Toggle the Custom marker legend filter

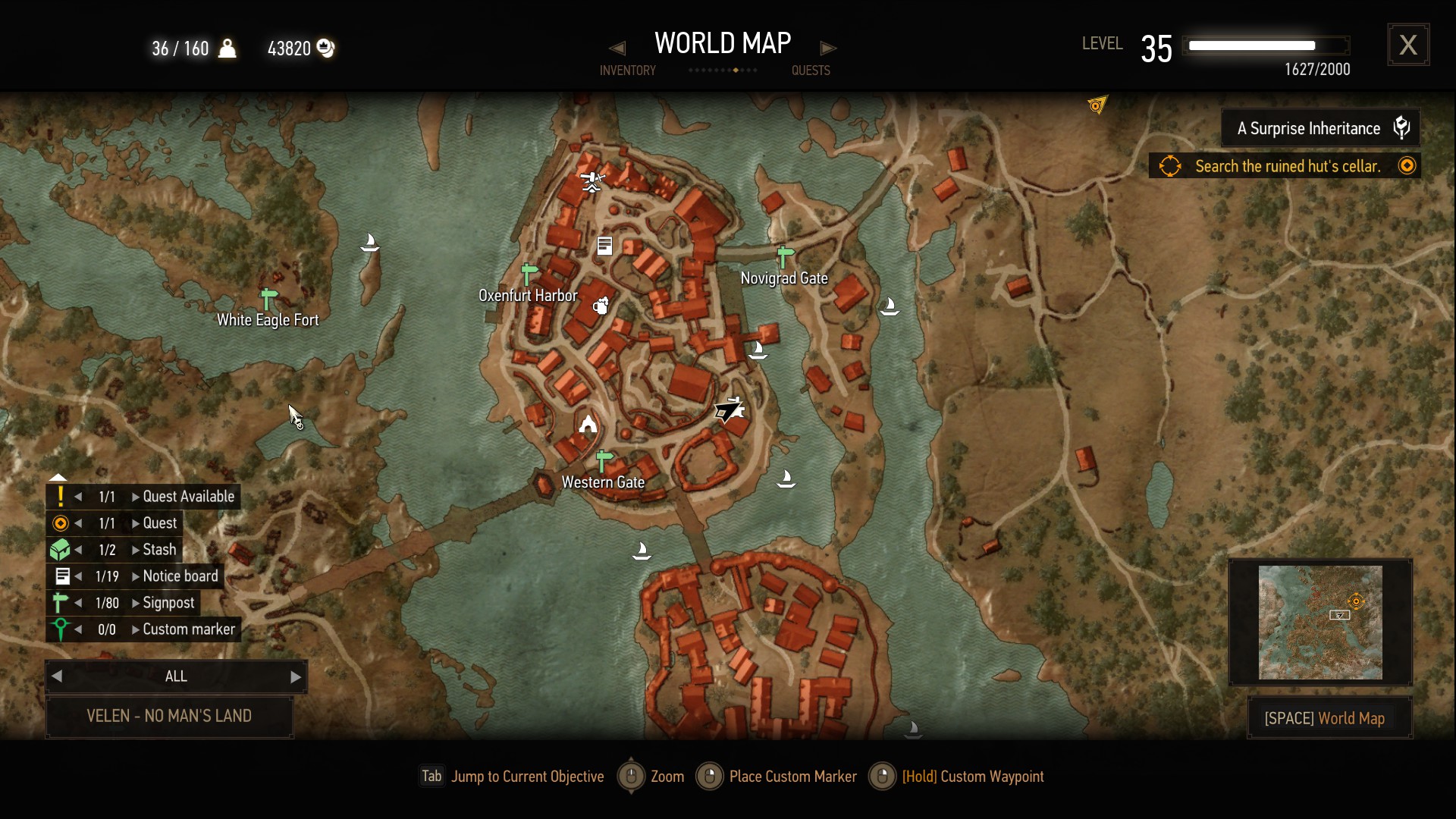(x=188, y=629)
